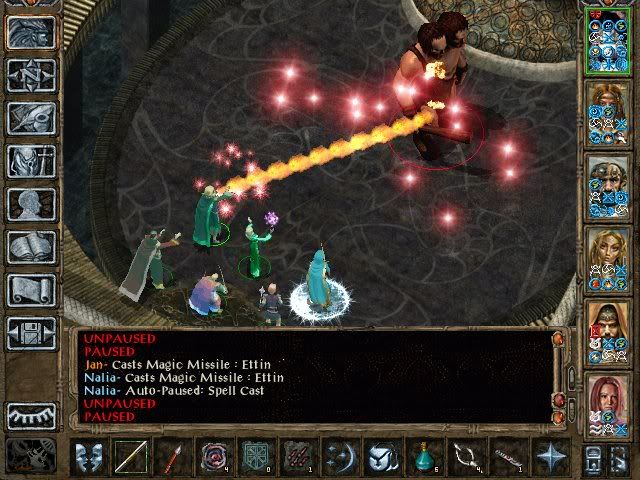Image resolution: width=640 pixels, height=480 pixels.
Task: Cast the red claw-marks quick spell
Action: 299,457
